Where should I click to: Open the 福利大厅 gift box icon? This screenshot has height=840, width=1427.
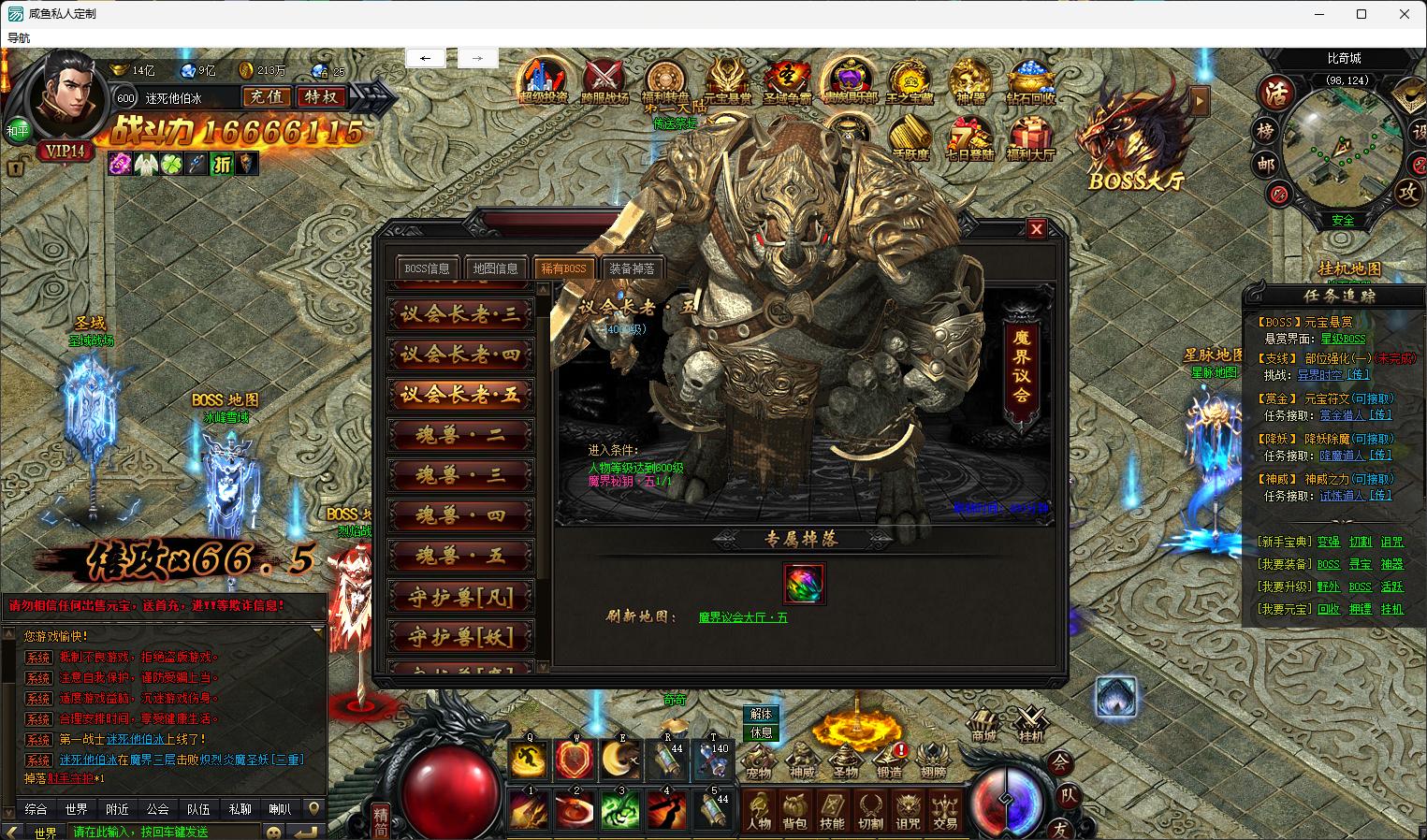[1030, 138]
